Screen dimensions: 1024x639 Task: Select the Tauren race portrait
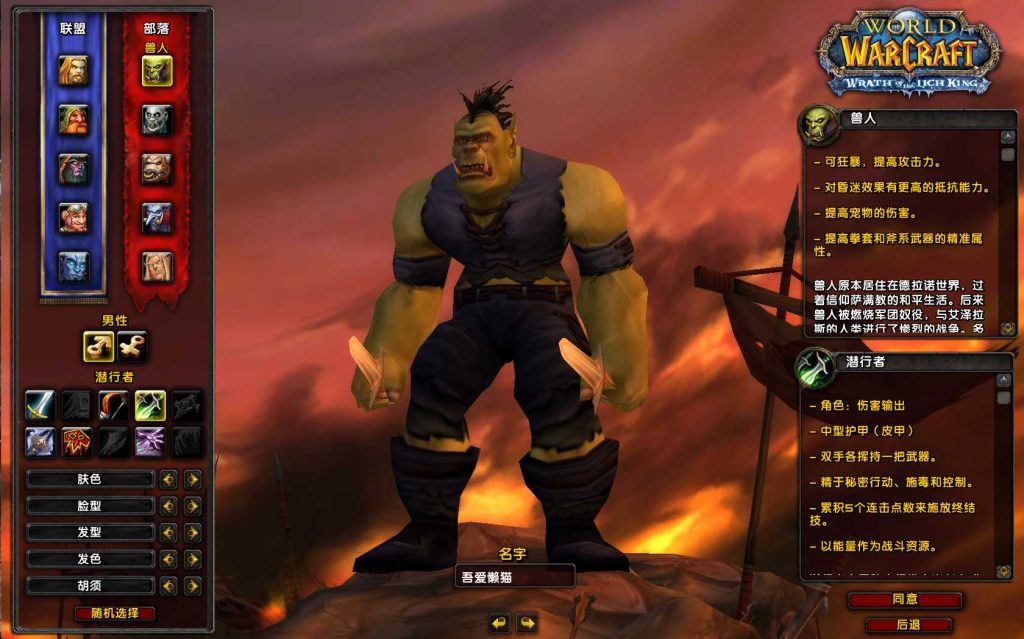point(156,168)
